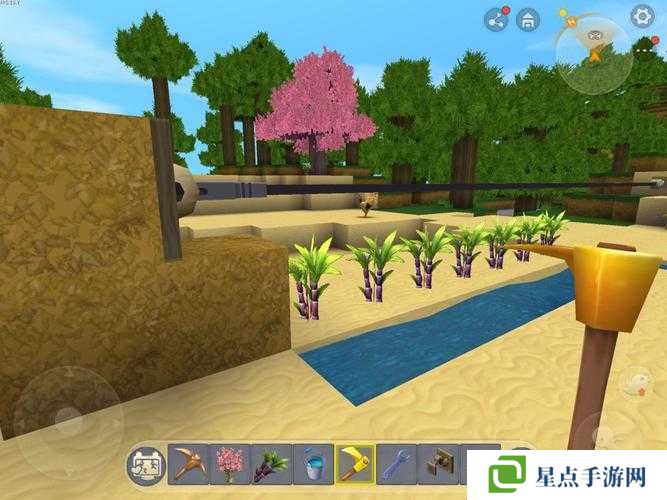The width and height of the screenshot is (667, 500).
Task: Expand the circular minimap
Action: (594, 54)
